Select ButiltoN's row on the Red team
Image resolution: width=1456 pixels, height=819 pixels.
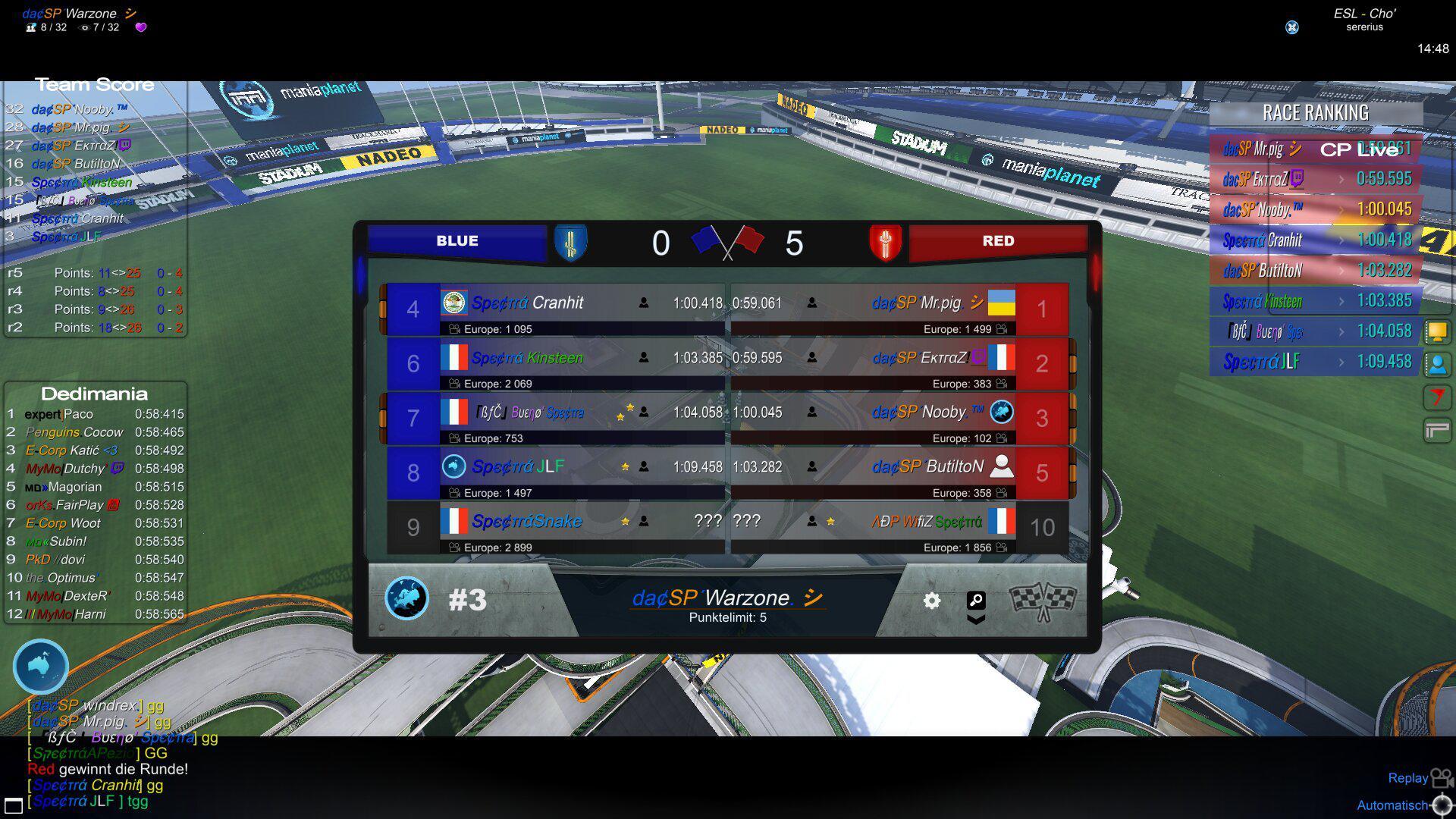click(902, 467)
